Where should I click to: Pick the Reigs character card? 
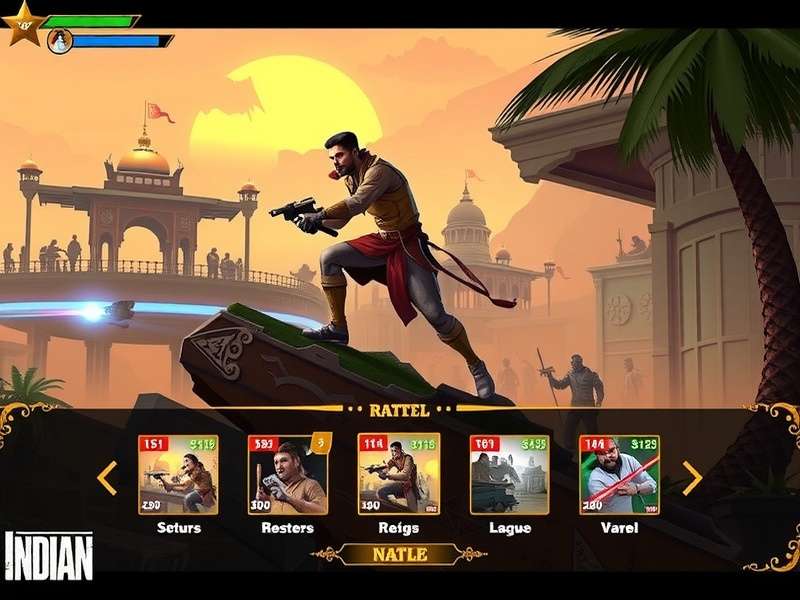(398, 475)
